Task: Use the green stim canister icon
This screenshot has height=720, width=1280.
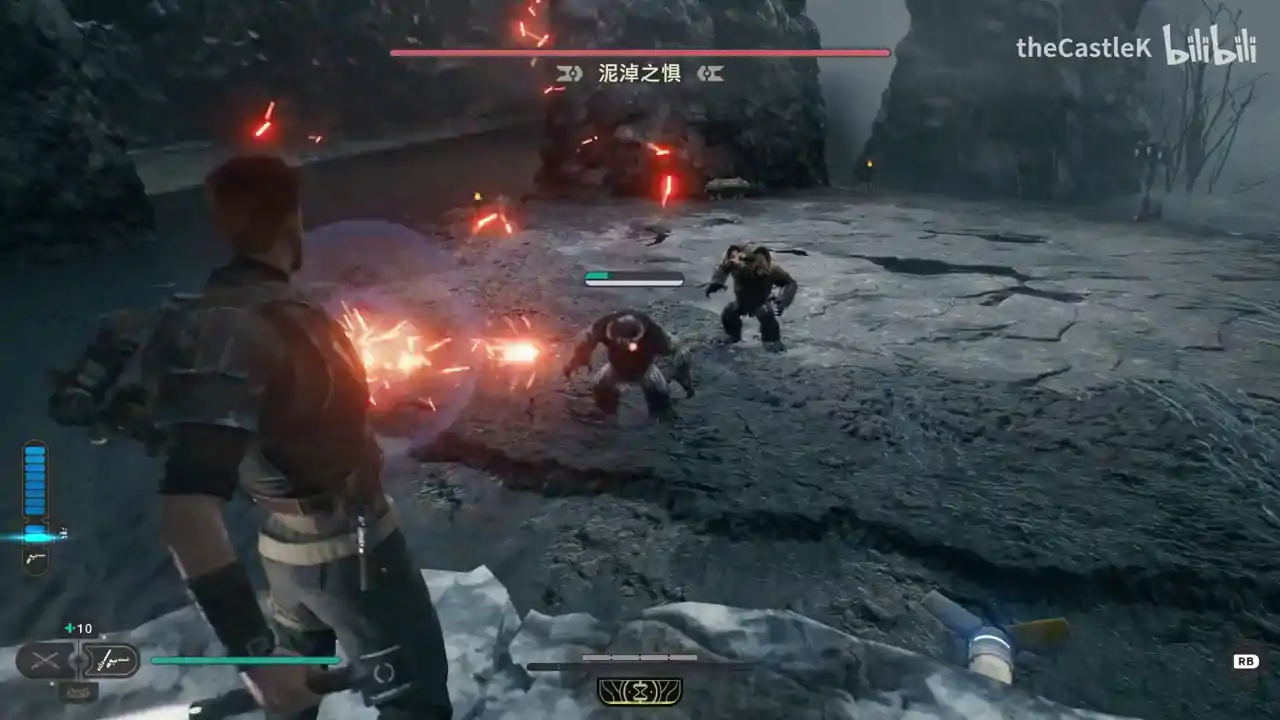Action: 70,629
